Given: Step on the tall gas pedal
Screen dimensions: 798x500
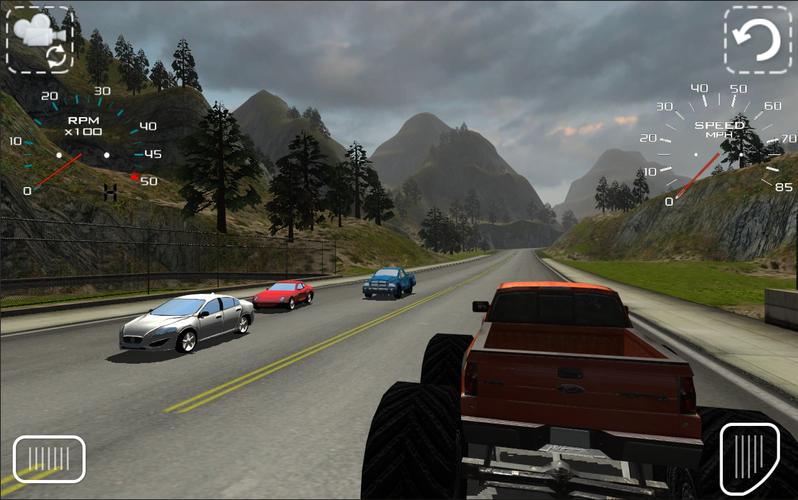Looking at the screenshot, I should click(749, 457).
